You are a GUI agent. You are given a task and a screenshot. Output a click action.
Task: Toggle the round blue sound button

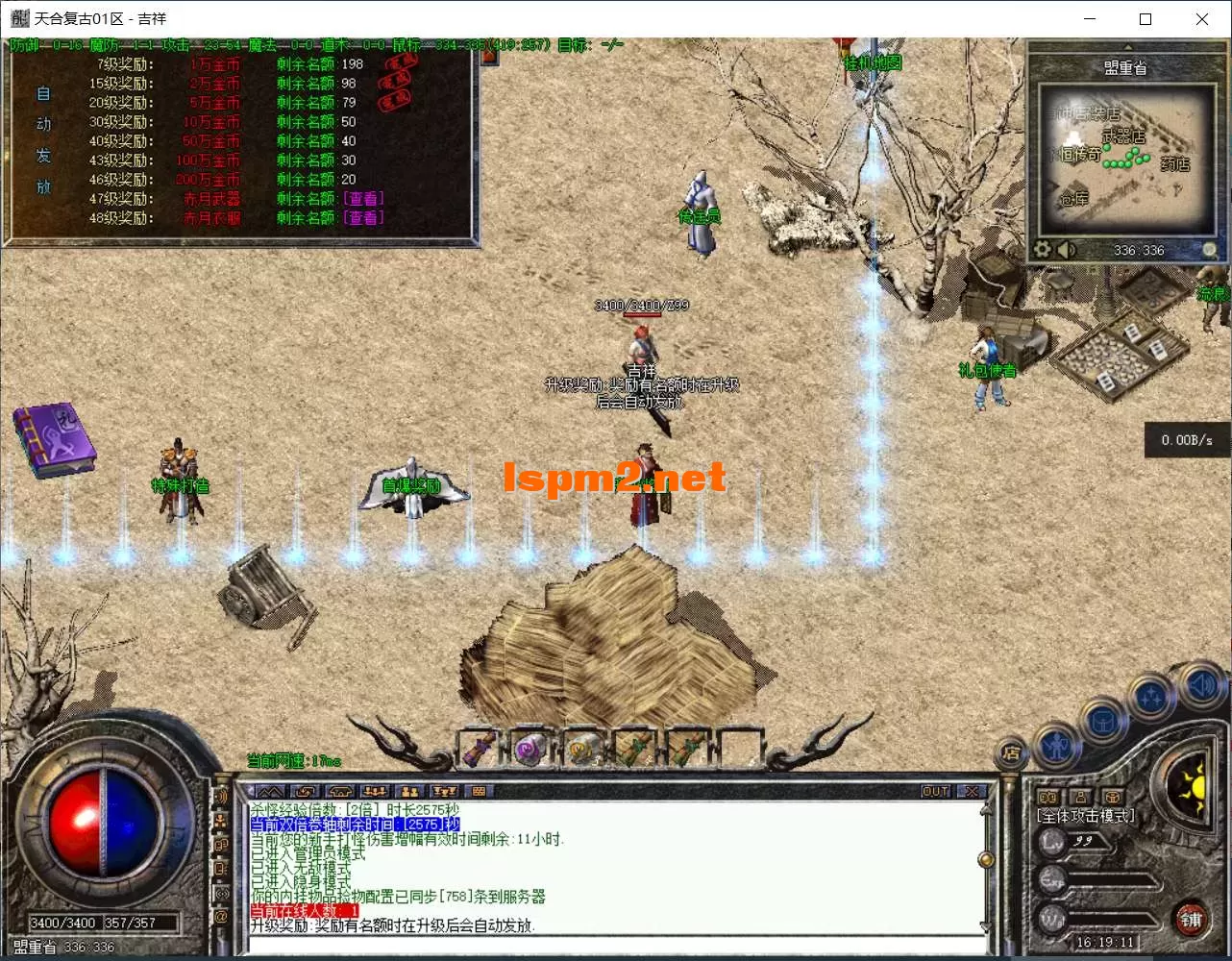(1200, 685)
